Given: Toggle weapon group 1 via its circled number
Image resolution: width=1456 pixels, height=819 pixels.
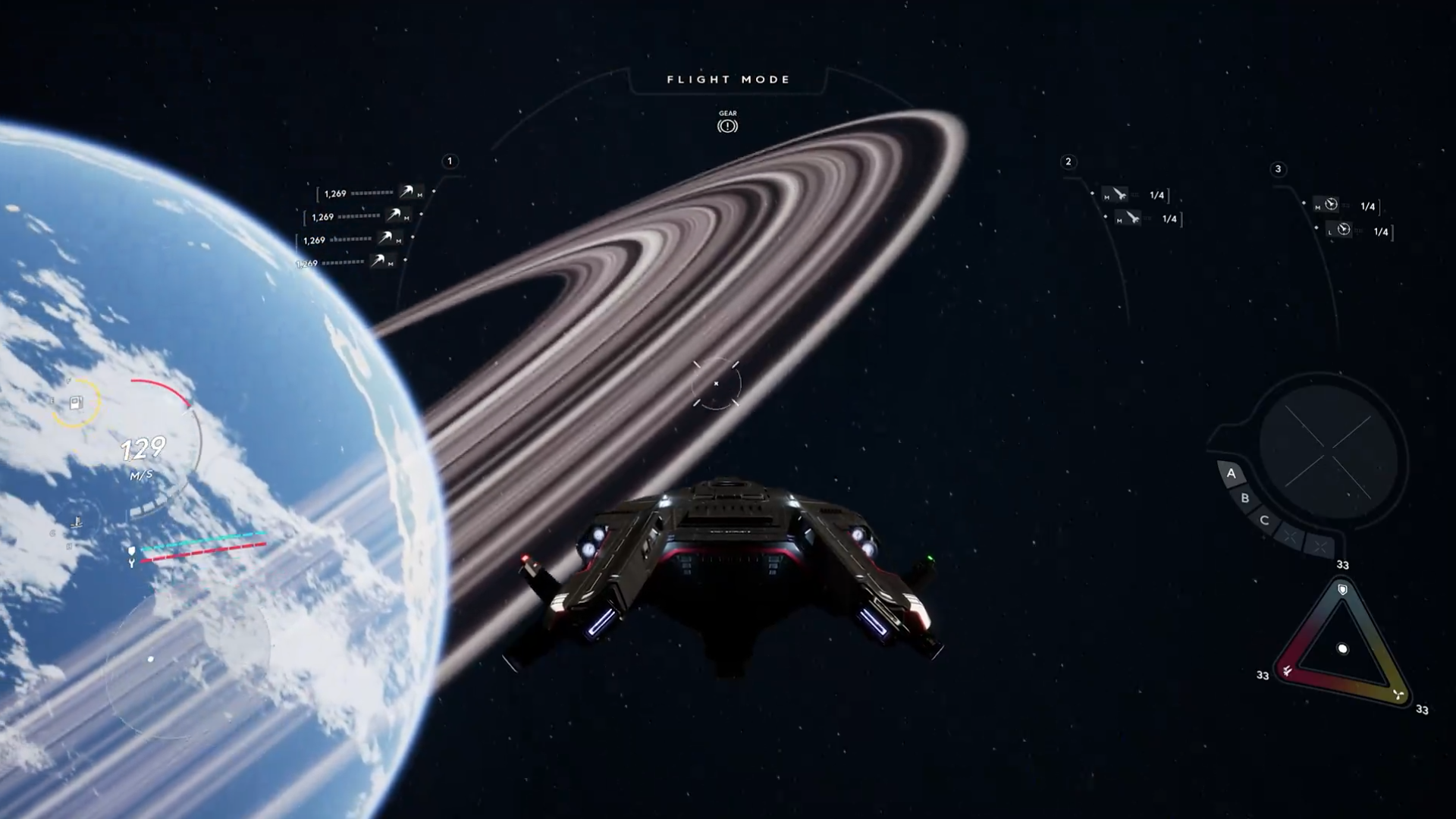Looking at the screenshot, I should (x=450, y=160).
